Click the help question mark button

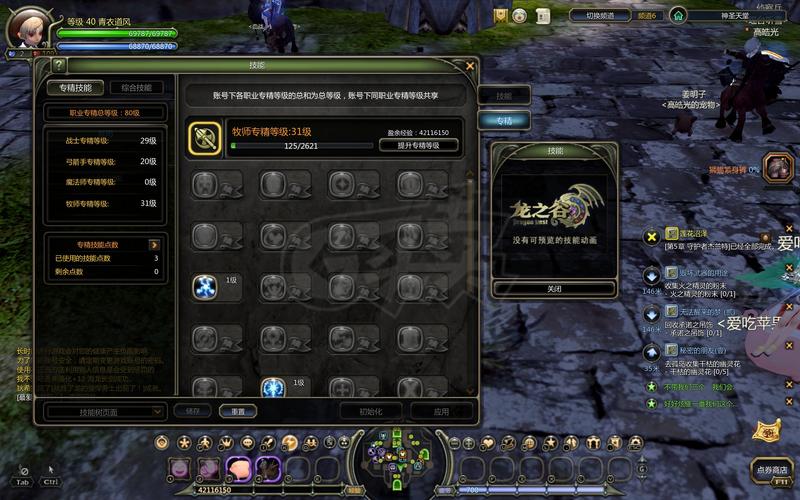click(x=59, y=66)
